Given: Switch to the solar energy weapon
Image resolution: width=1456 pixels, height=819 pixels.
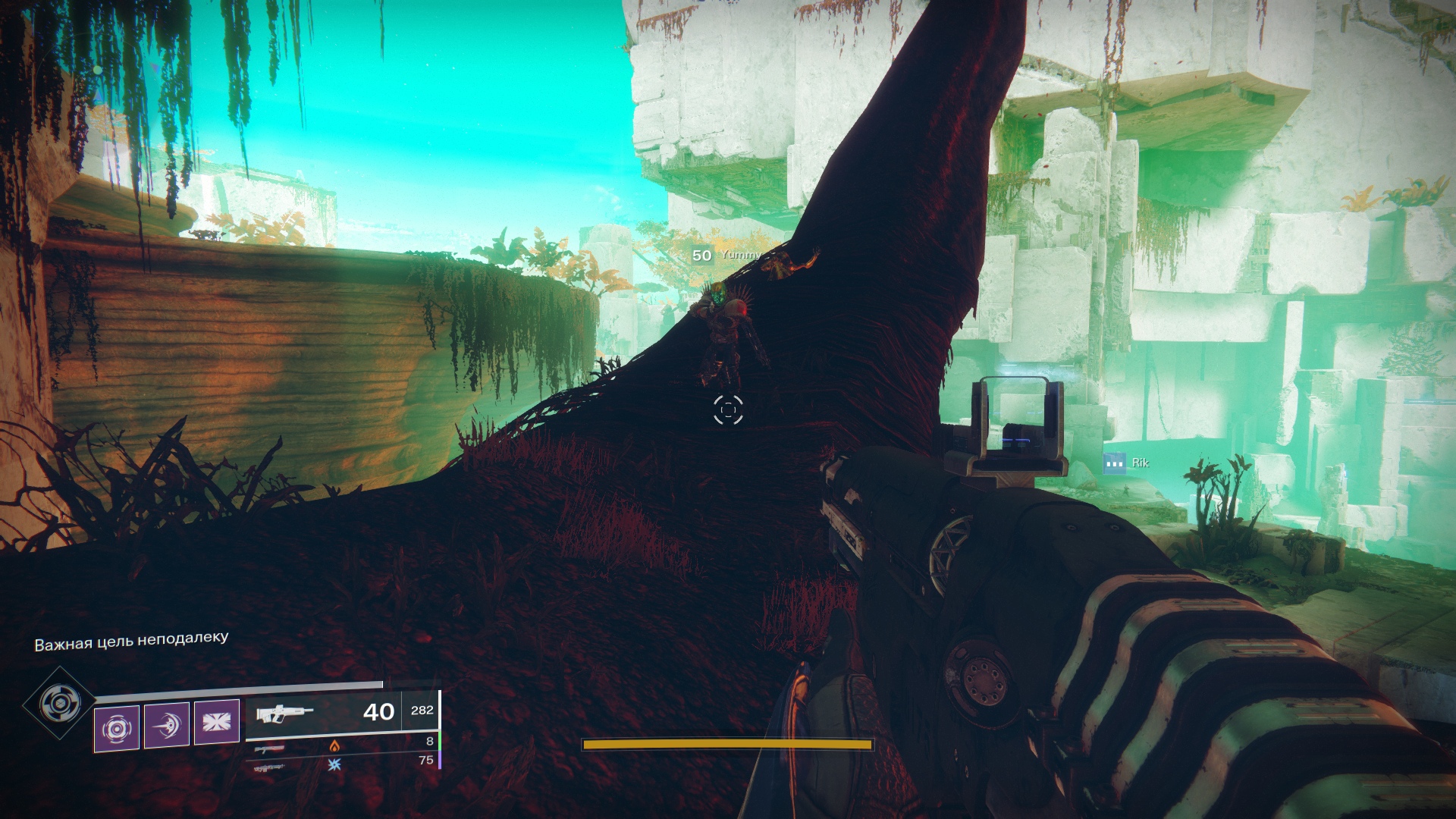Looking at the screenshot, I should (x=271, y=748).
